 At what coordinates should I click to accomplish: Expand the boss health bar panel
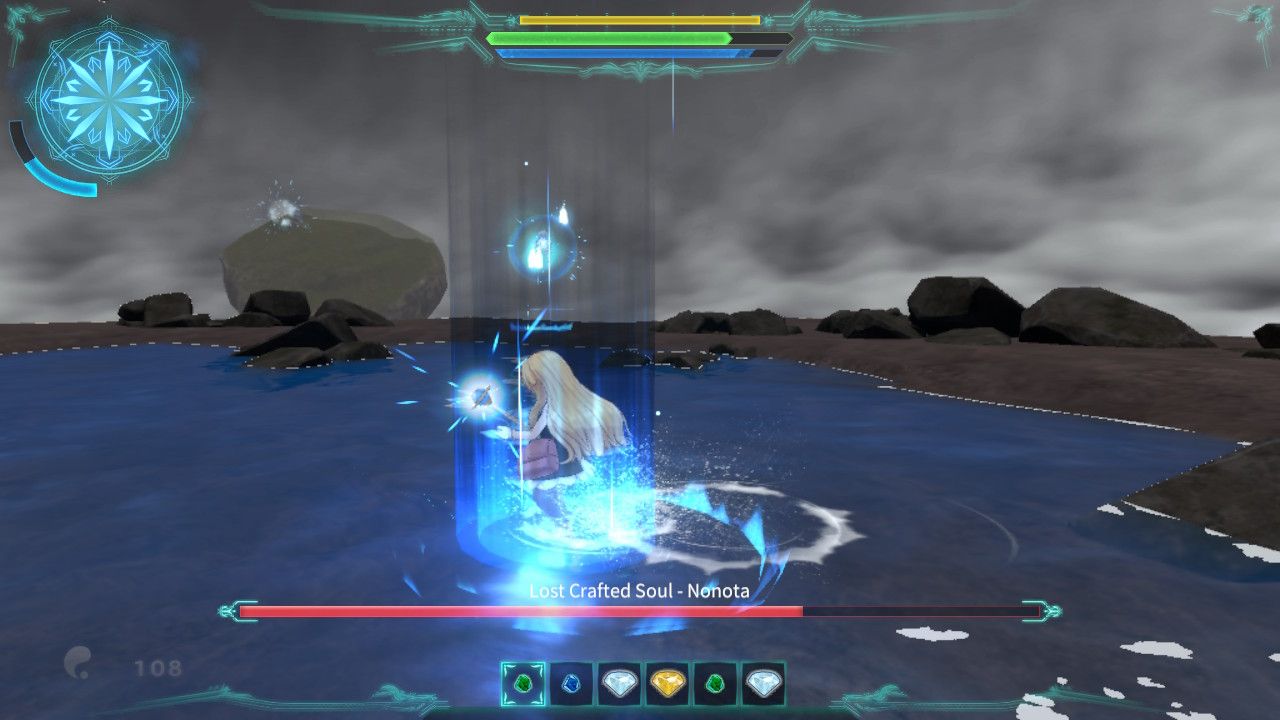638,606
